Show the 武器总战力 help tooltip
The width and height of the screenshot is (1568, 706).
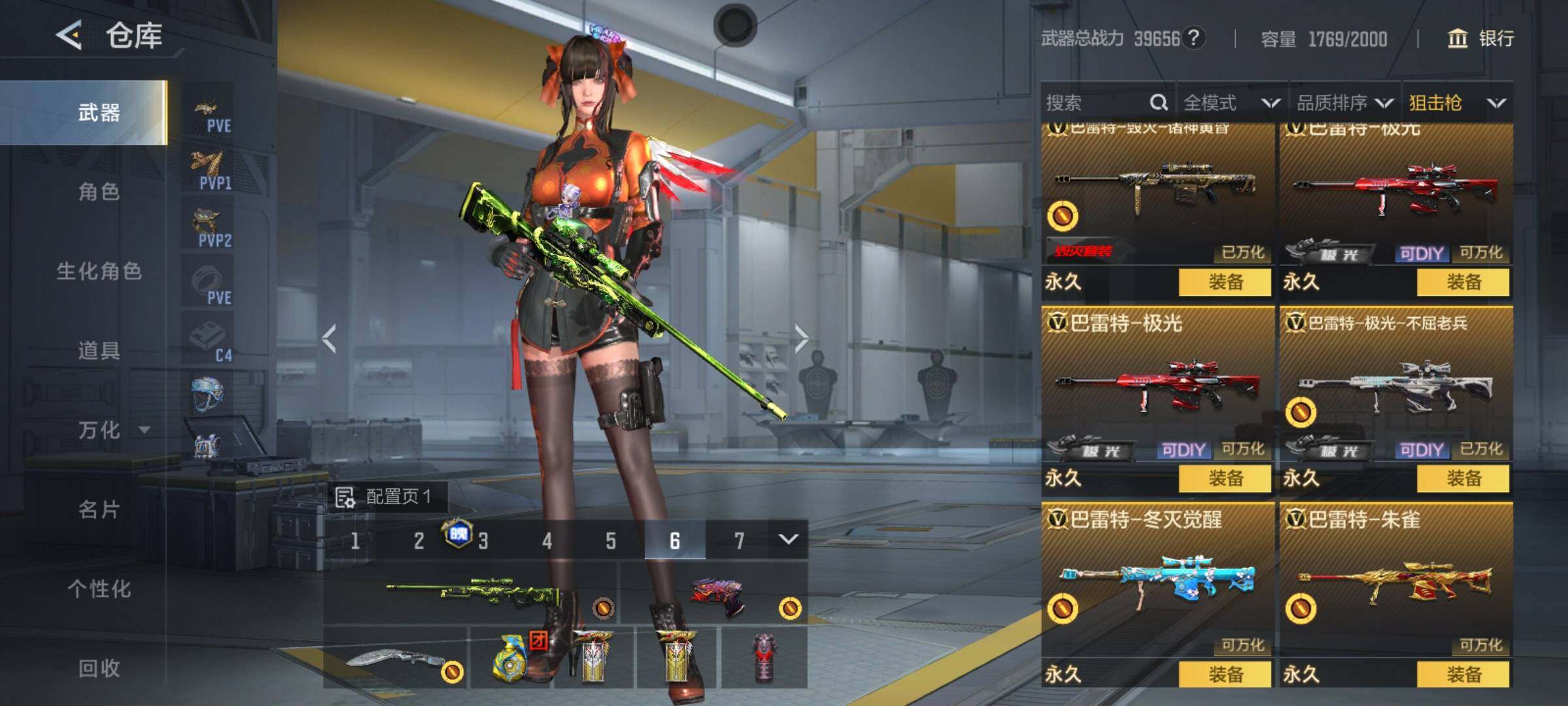[1193, 38]
